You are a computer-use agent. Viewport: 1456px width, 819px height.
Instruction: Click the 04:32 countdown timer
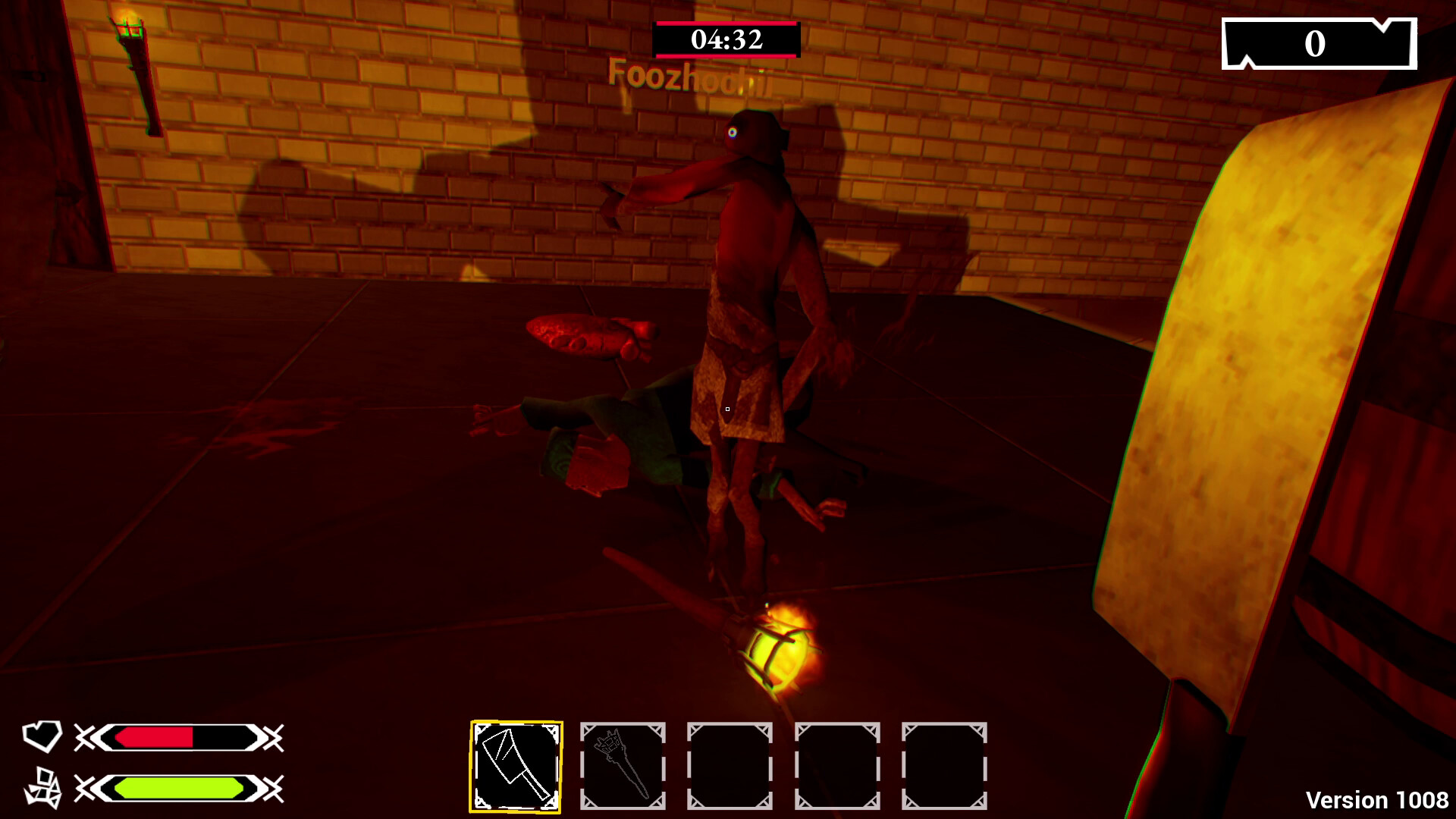[726, 39]
